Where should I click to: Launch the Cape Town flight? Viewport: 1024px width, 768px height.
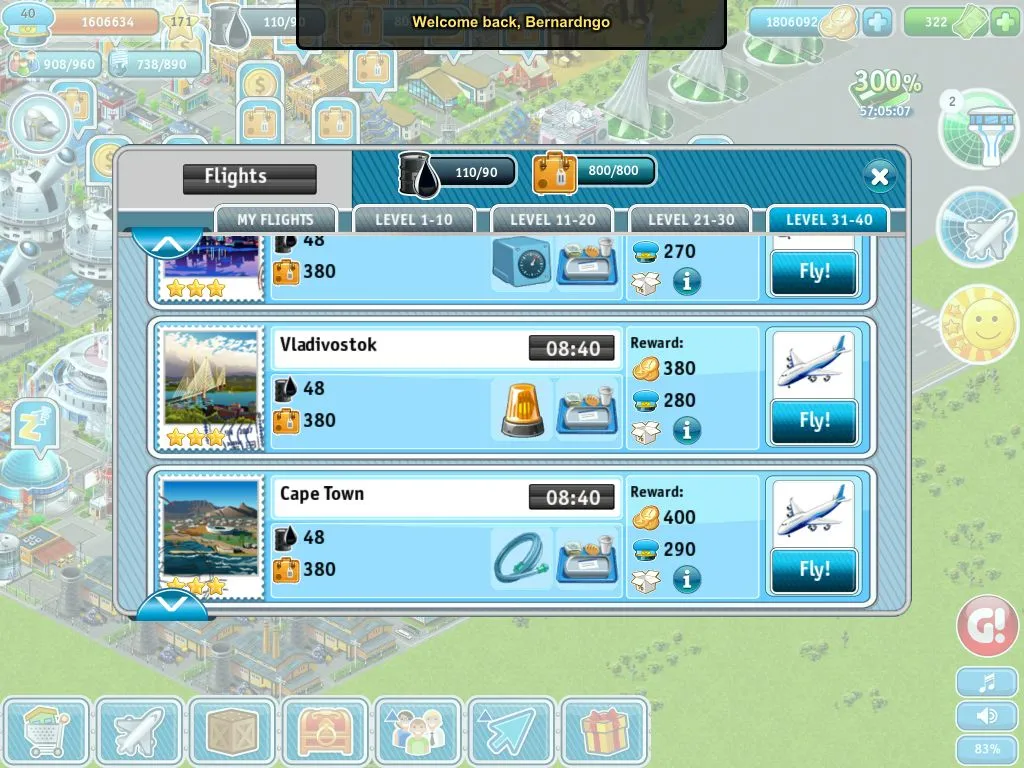click(x=814, y=570)
